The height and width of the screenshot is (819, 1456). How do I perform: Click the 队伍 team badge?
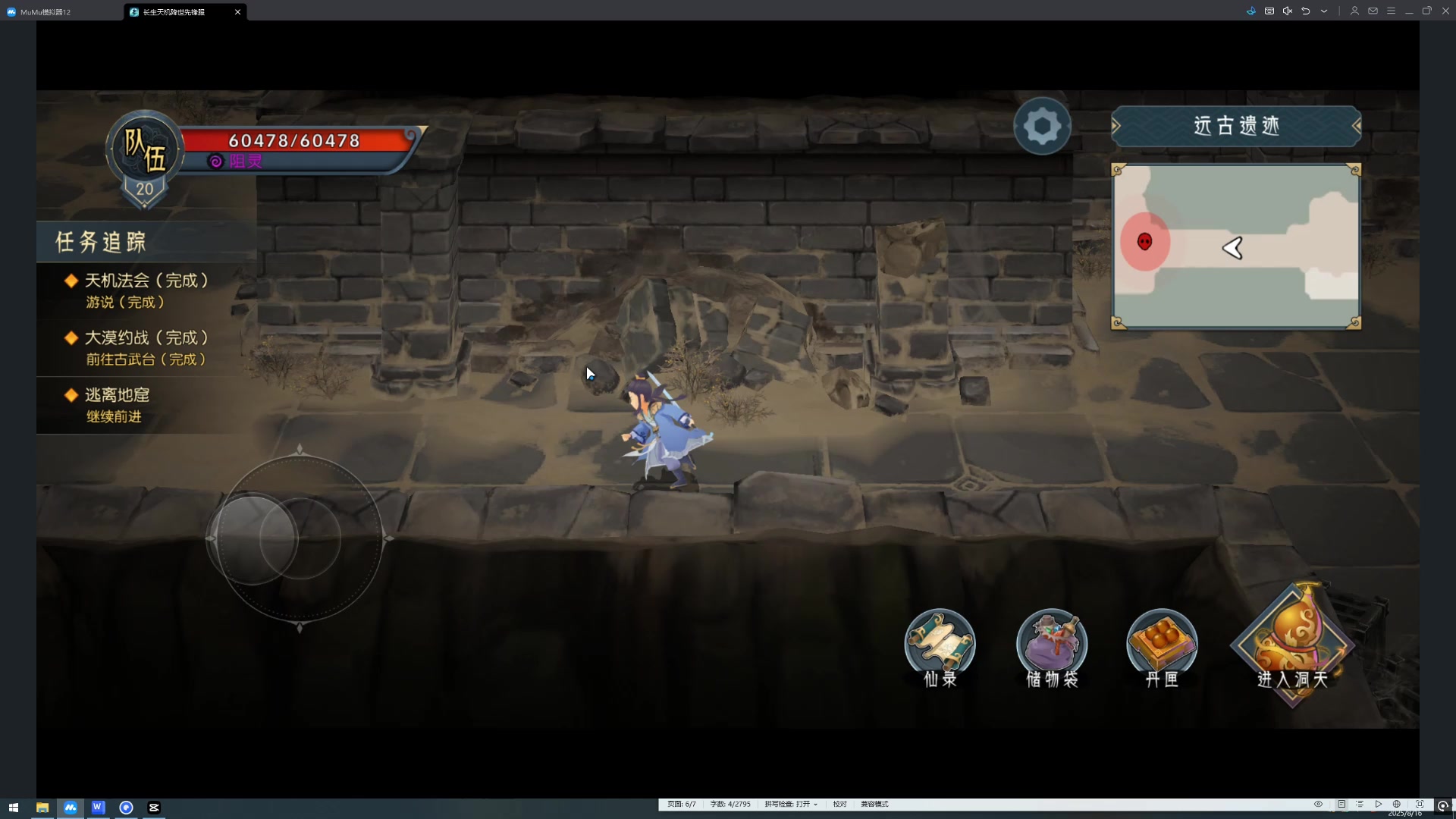144,152
